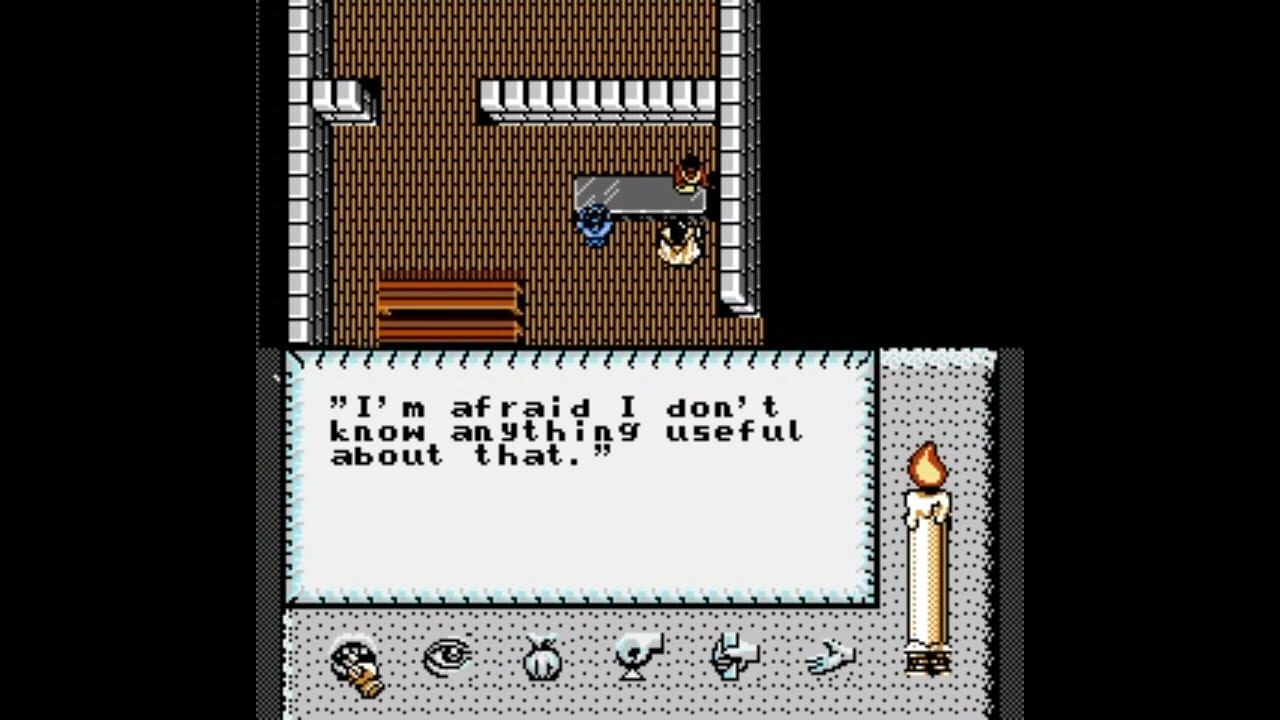
Task: Click the candle's orange flame
Action: [x=926, y=465]
